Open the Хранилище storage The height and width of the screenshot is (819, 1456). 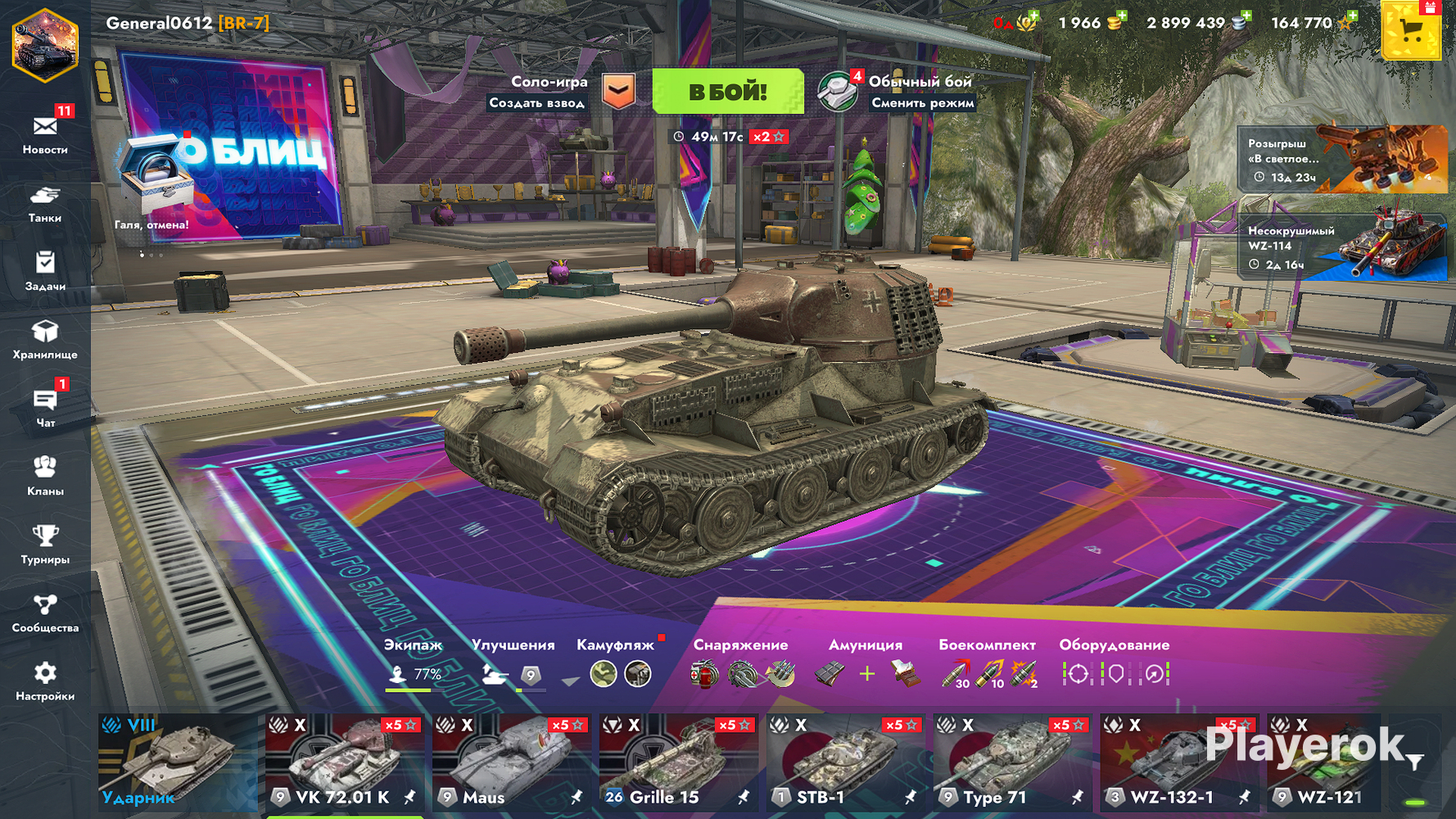click(45, 340)
